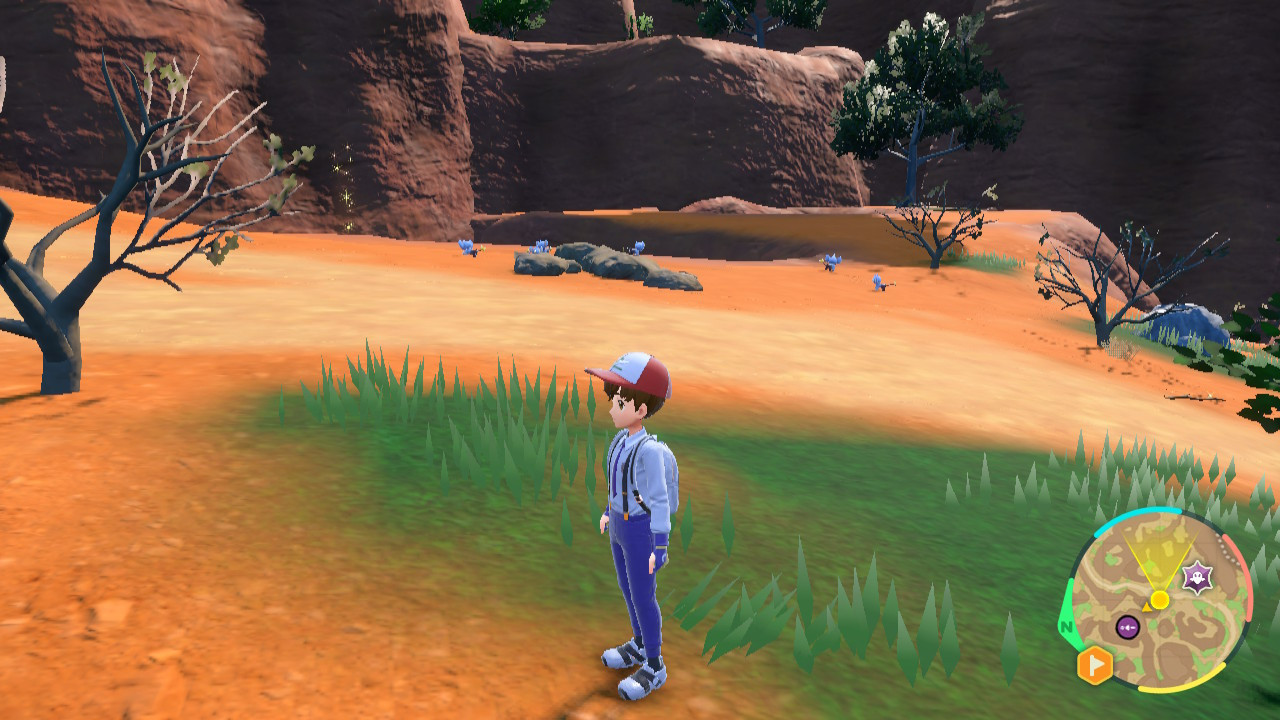Select the green 'N' compass indicator on the minimap

[x=1066, y=626]
